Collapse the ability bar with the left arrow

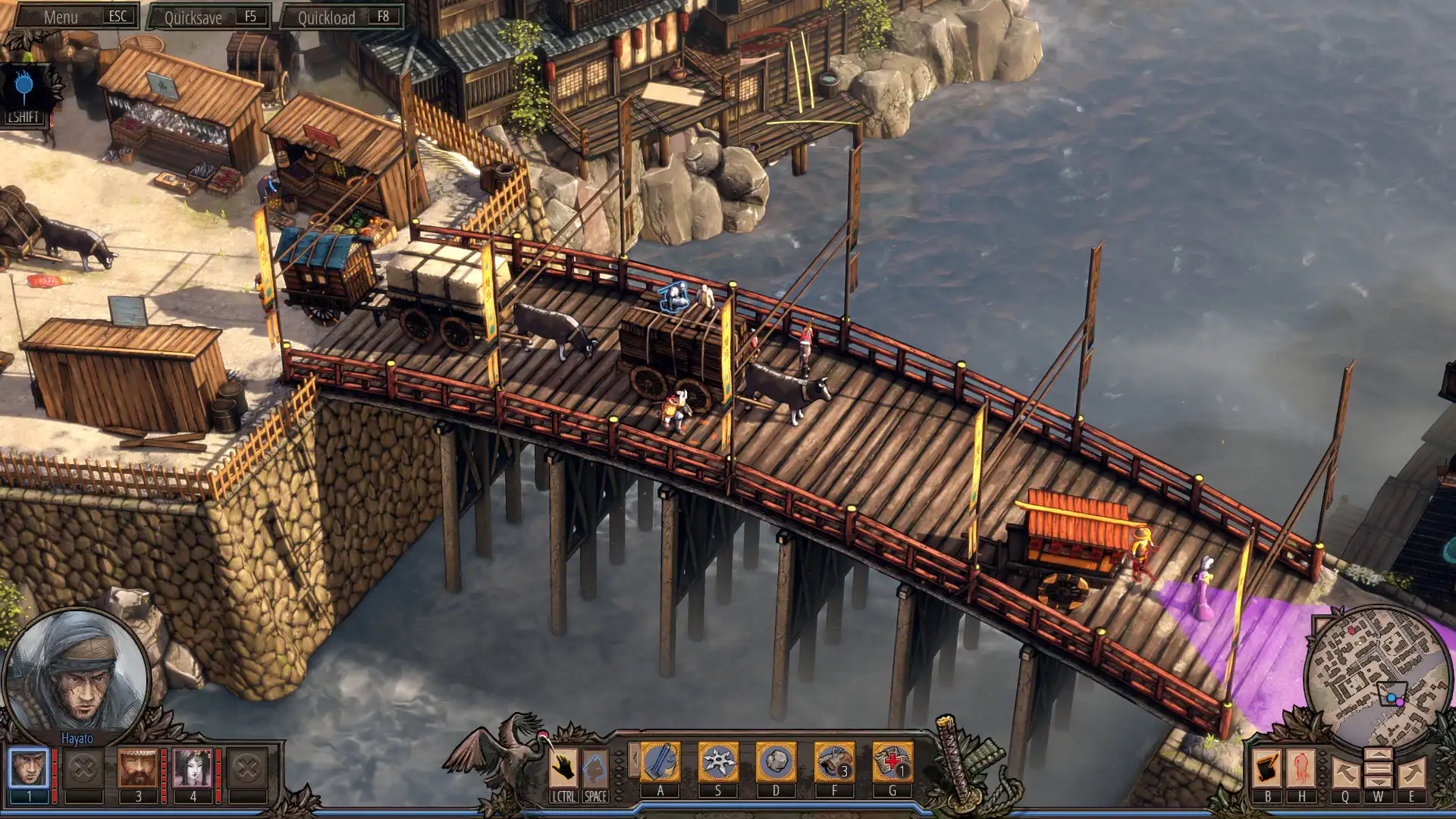(x=635, y=758)
